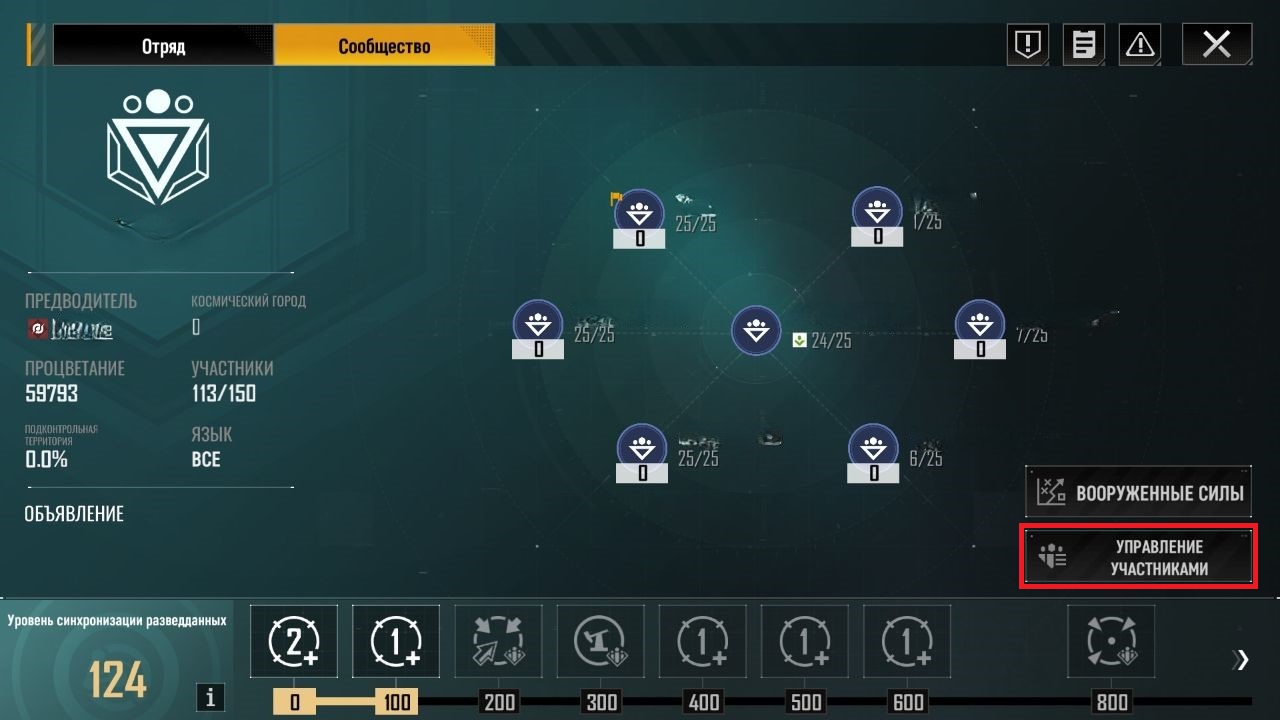Select the squad node showing 7/25

pyautogui.click(x=980, y=324)
